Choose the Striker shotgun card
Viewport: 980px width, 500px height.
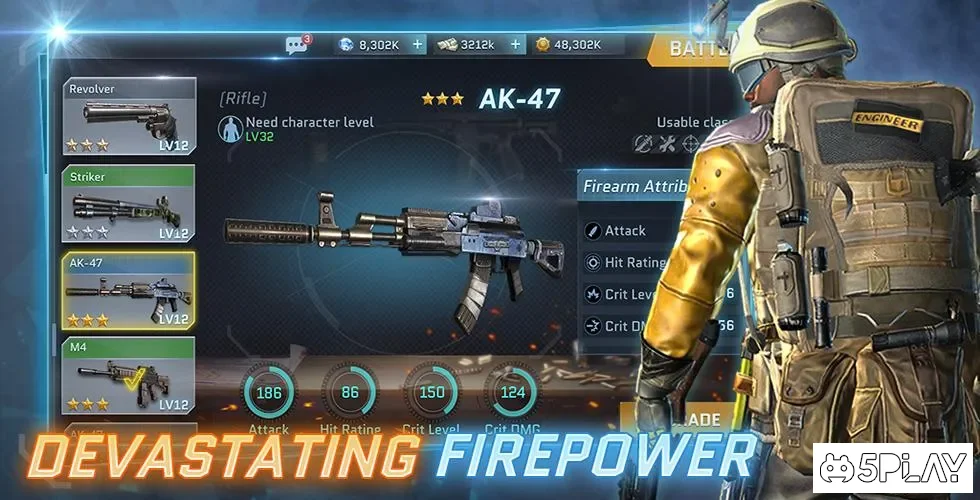129,205
